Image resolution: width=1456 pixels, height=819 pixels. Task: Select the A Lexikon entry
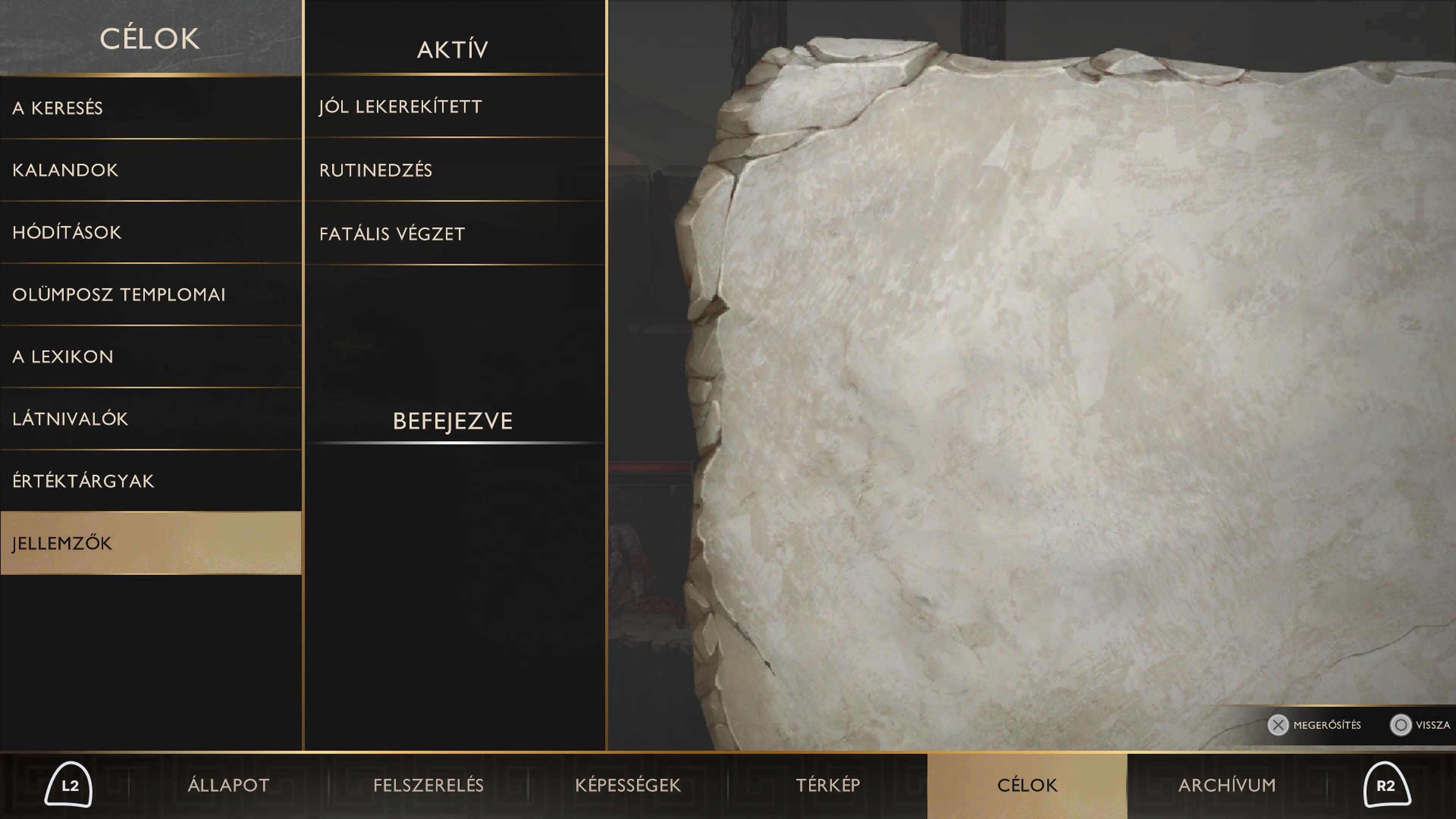pos(151,356)
